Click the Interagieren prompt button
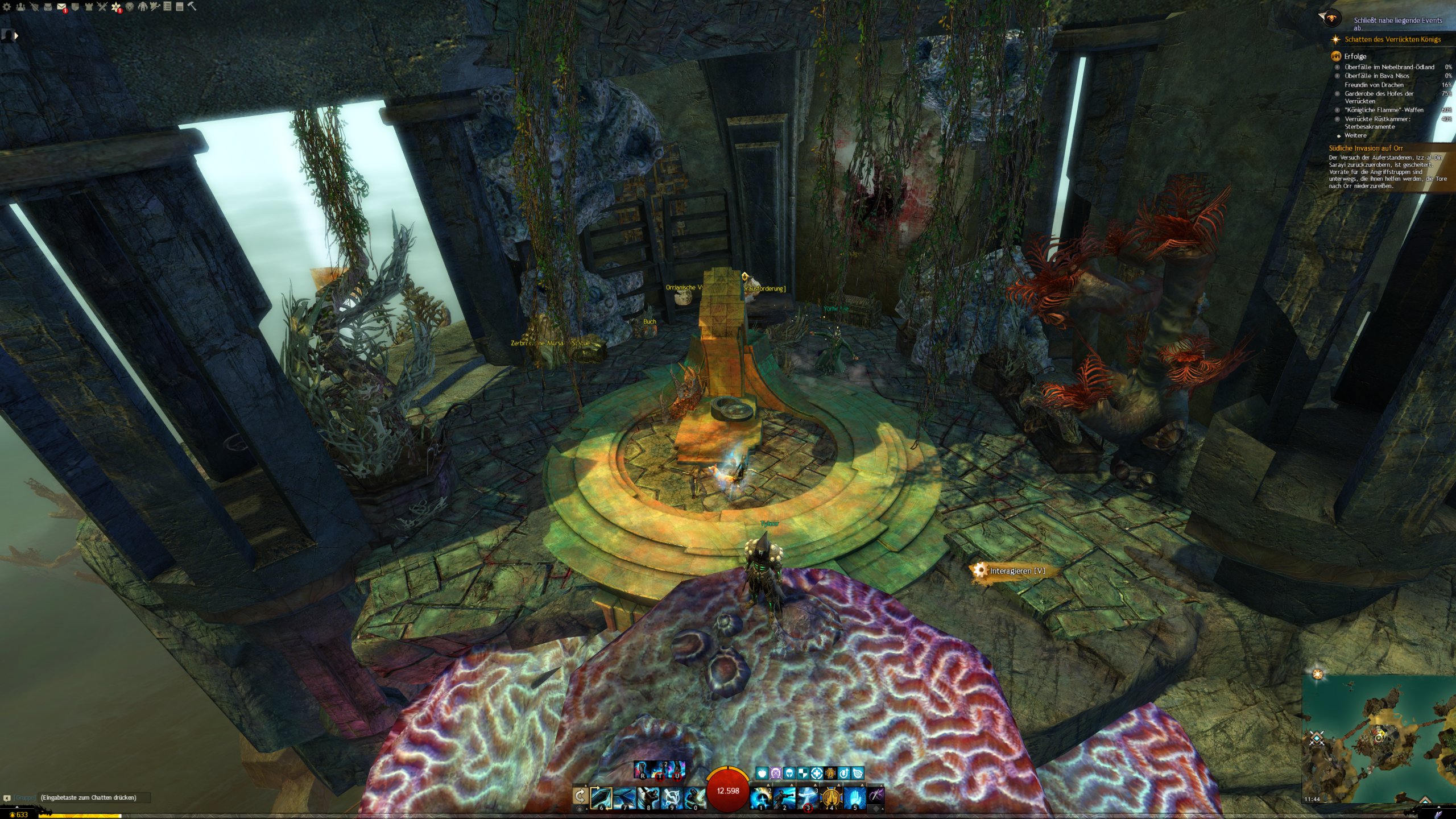This screenshot has width=1456, height=819. click(1016, 570)
